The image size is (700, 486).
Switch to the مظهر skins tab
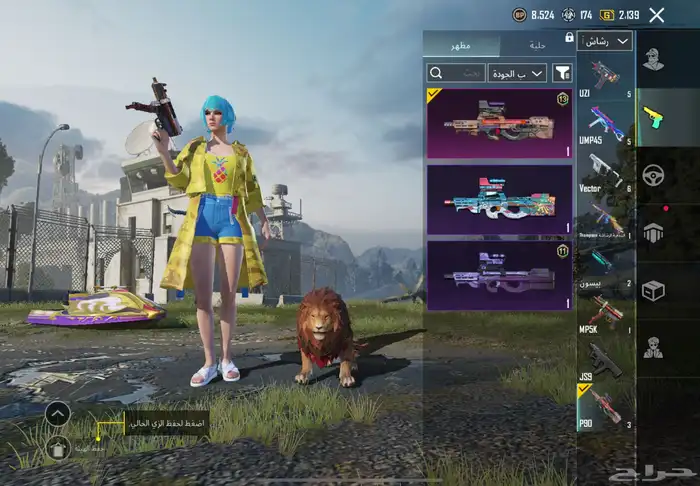coord(461,44)
